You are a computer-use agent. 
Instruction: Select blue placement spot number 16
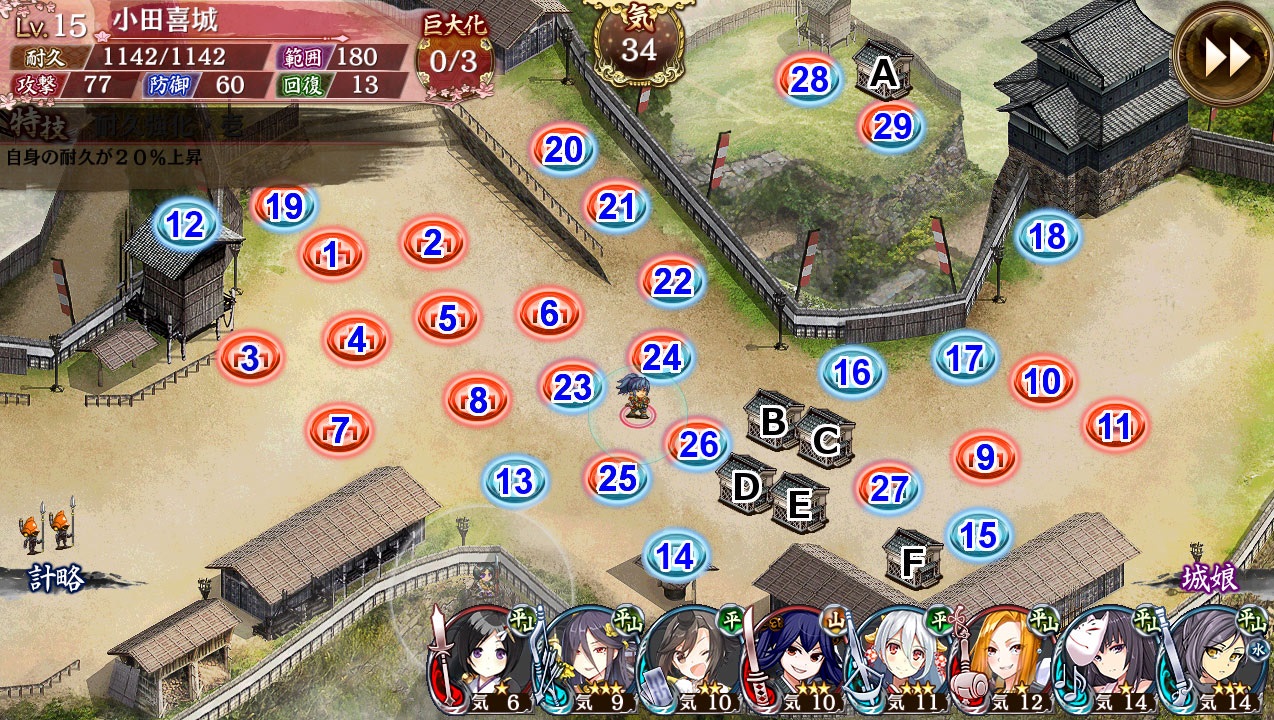click(x=852, y=372)
